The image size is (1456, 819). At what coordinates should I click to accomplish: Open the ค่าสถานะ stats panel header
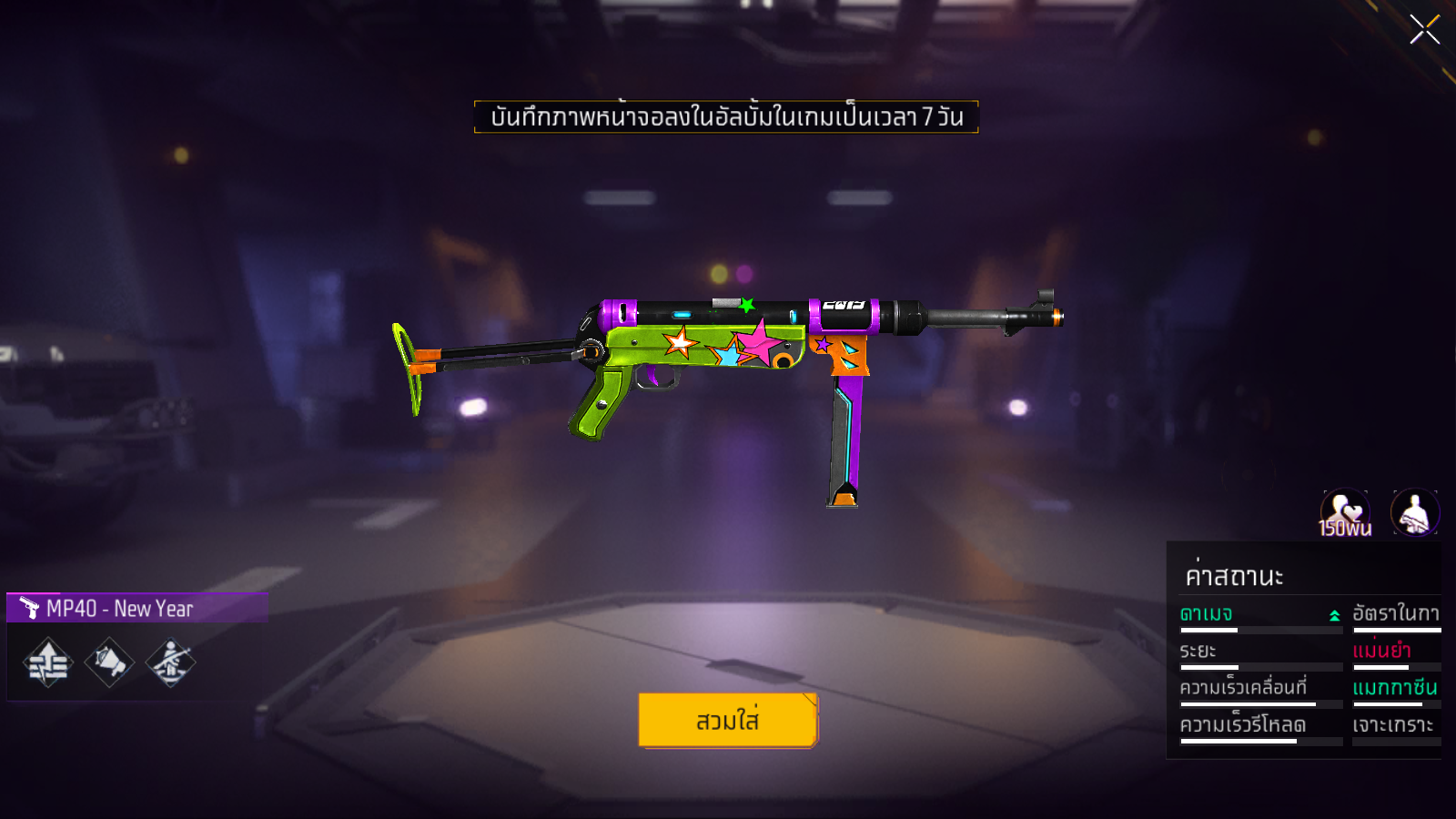1234,576
